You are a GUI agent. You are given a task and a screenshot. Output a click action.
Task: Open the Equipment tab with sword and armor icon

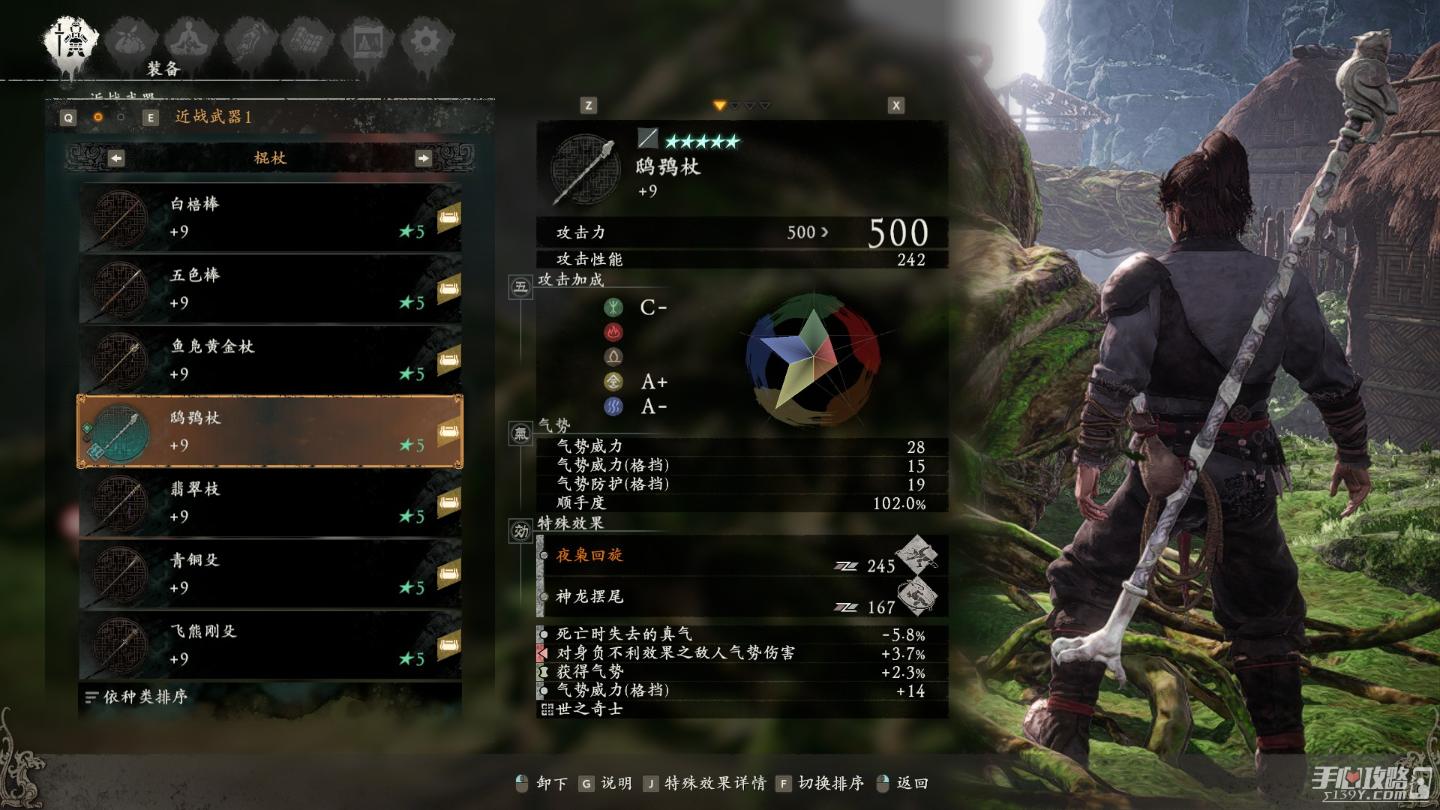click(71, 40)
